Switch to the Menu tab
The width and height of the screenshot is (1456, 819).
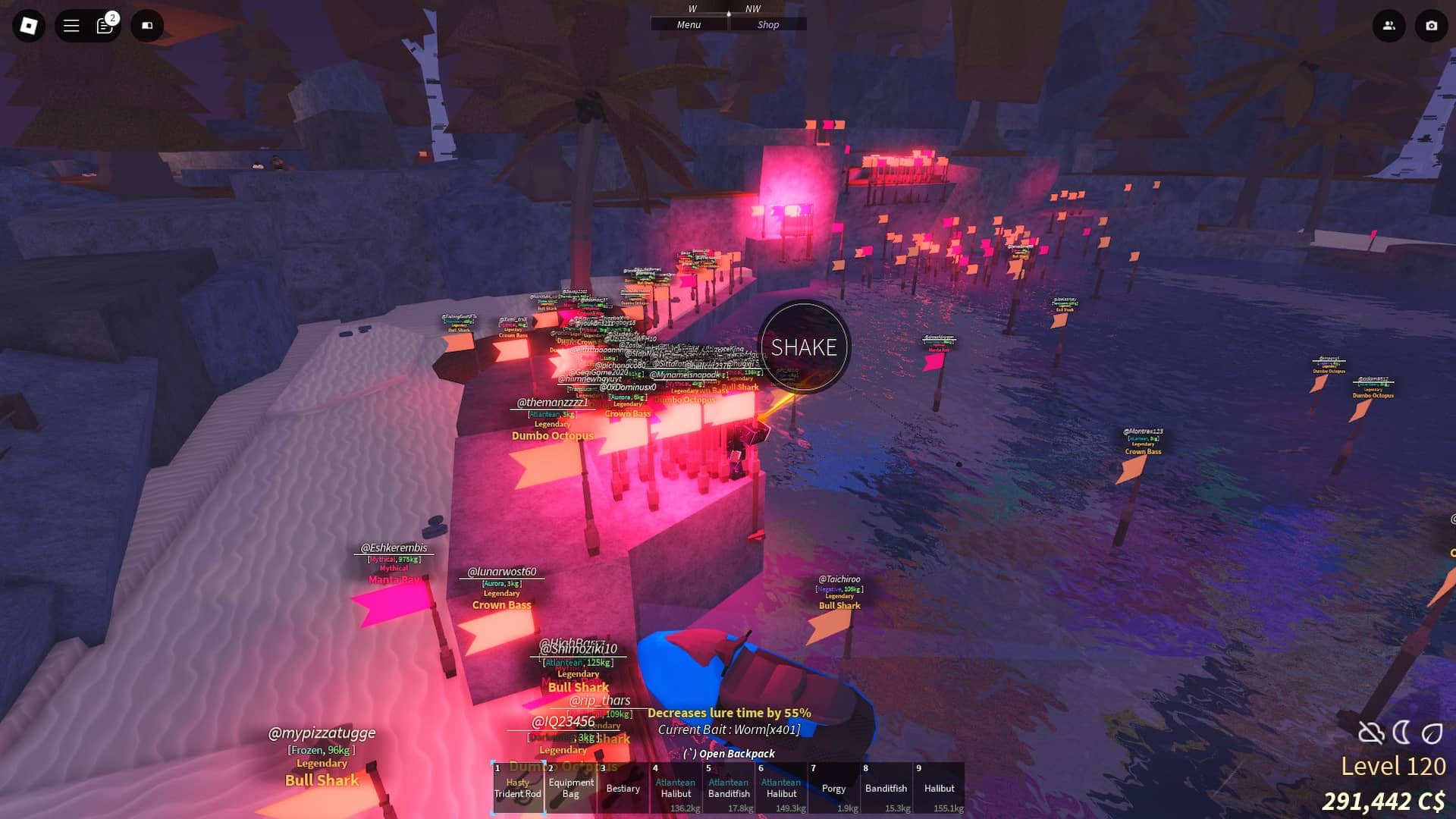click(x=689, y=24)
